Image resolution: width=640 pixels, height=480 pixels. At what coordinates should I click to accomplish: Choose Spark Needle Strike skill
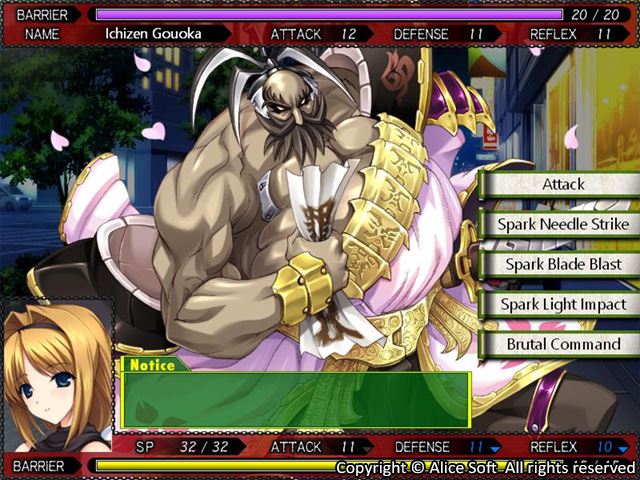coord(563,225)
